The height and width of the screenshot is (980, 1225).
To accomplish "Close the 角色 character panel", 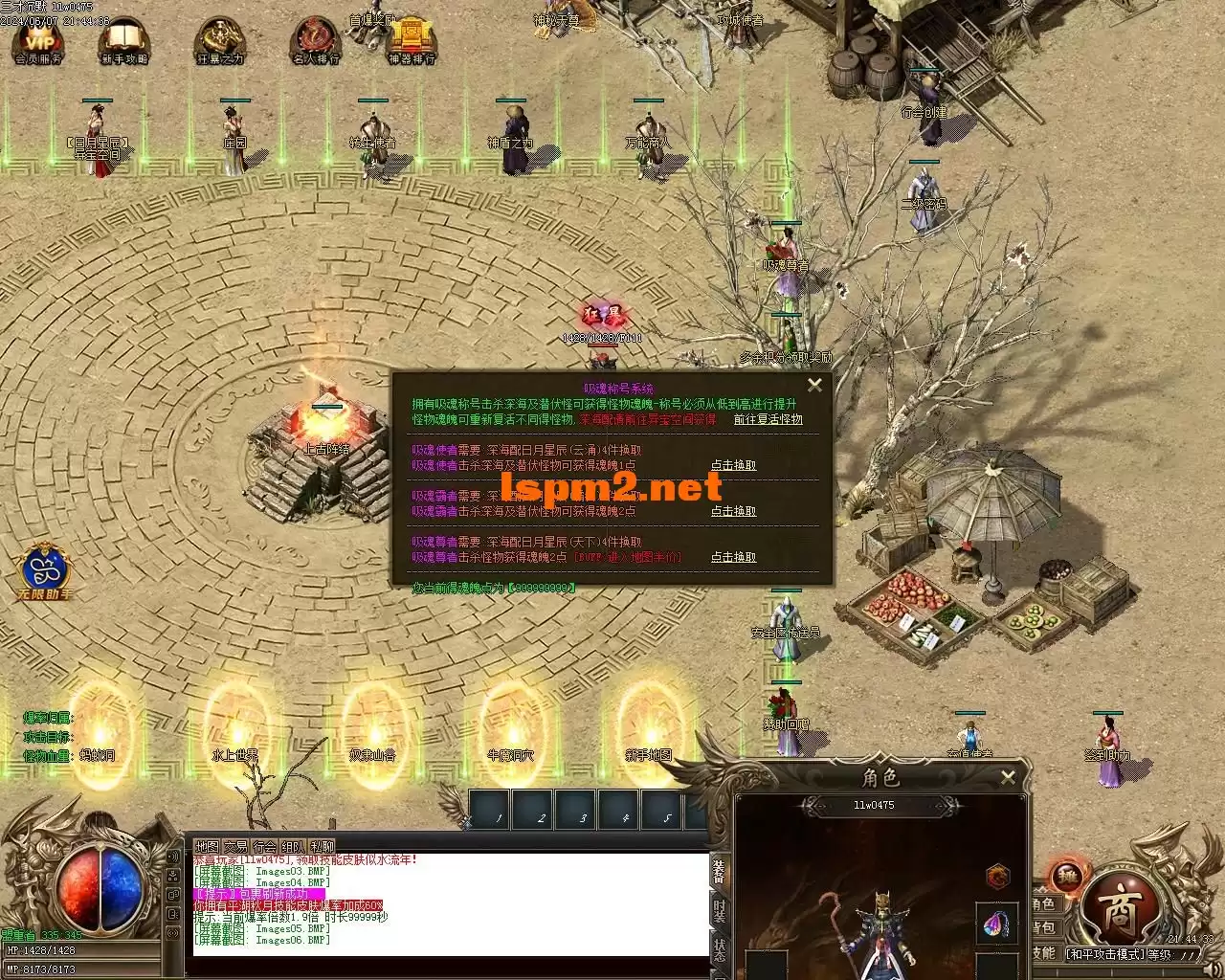I will (1008, 778).
